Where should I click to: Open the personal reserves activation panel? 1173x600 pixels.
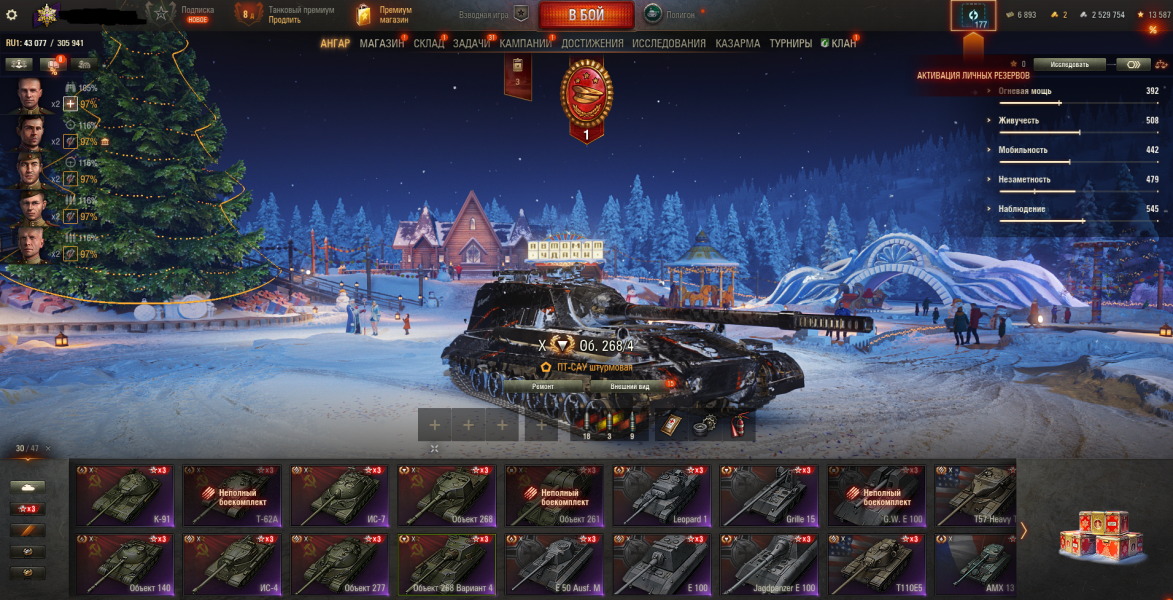[973, 17]
